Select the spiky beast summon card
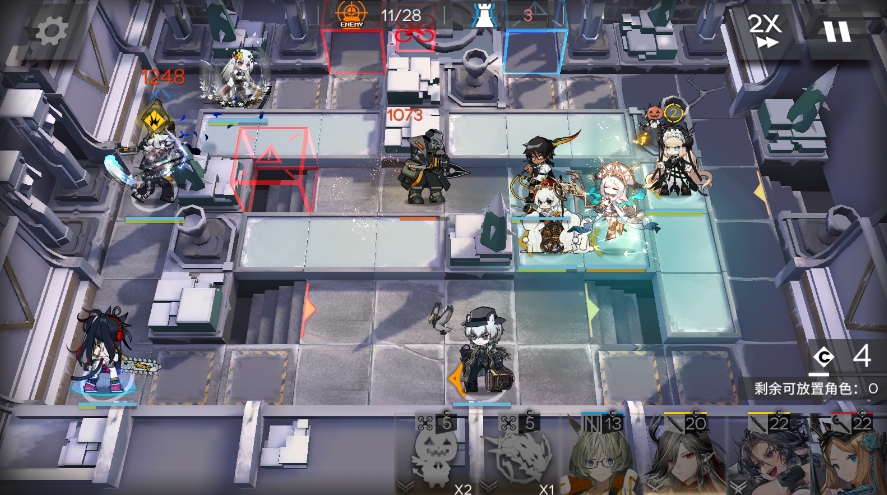This screenshot has height=495, width=887. pyautogui.click(x=516, y=456)
